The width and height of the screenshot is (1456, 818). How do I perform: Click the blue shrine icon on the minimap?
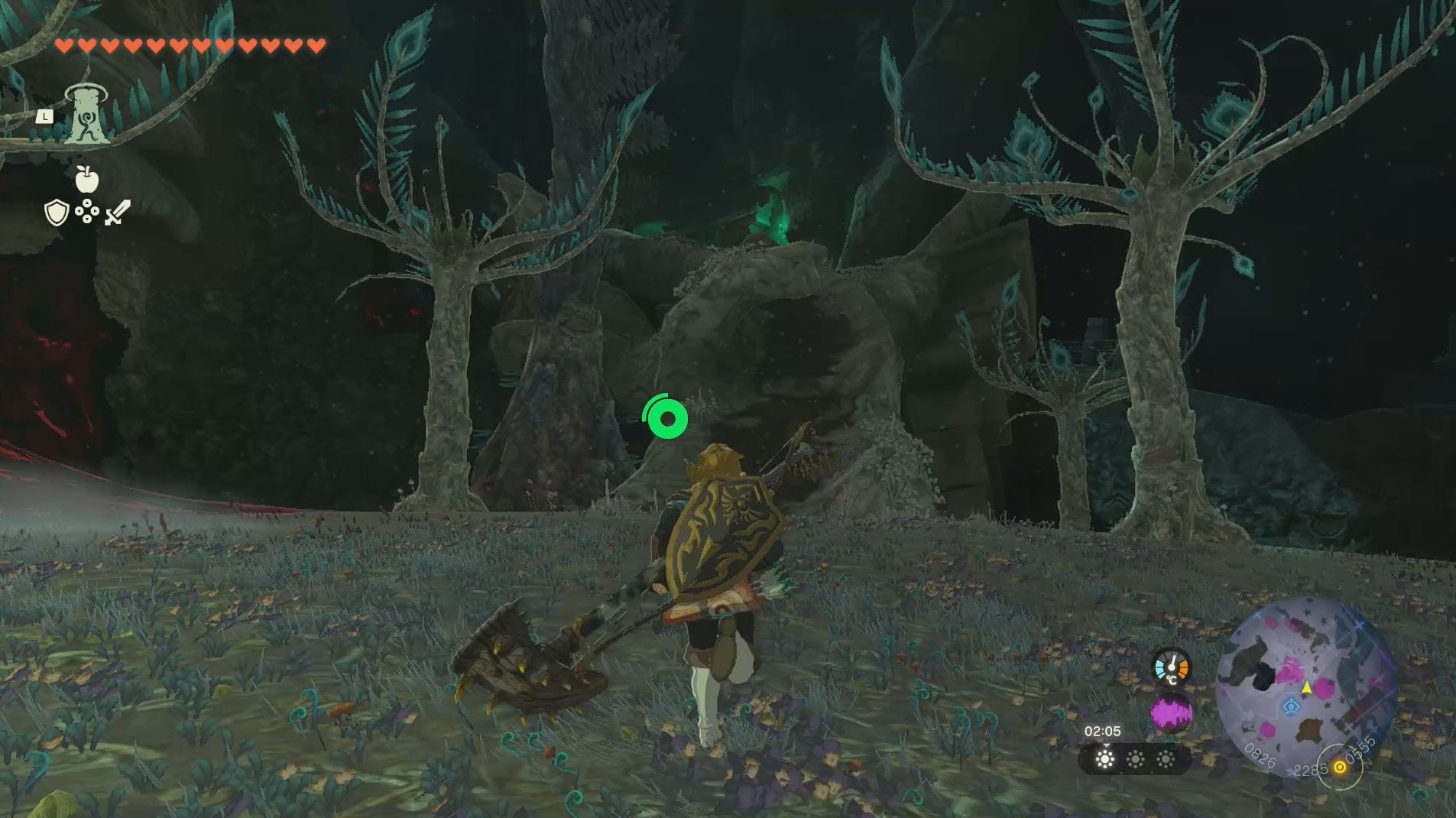1292,706
